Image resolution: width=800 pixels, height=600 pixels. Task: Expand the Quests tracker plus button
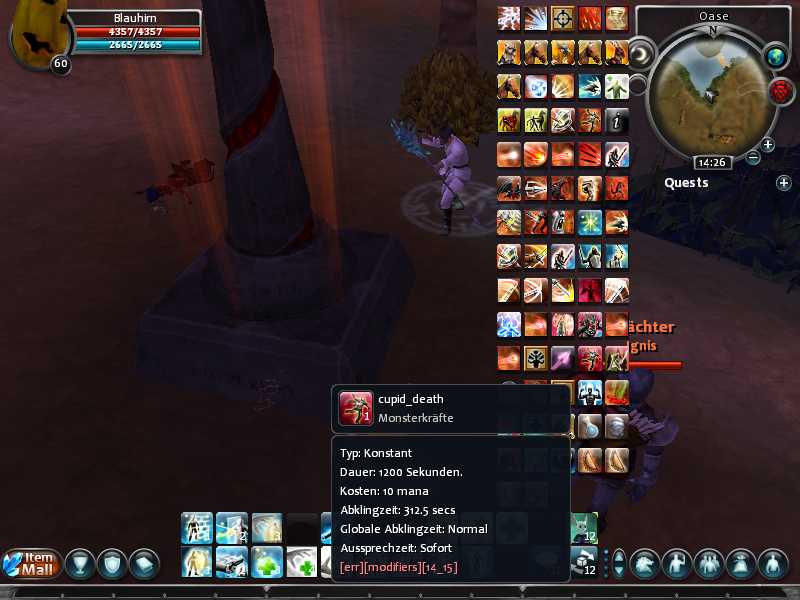pos(783,183)
